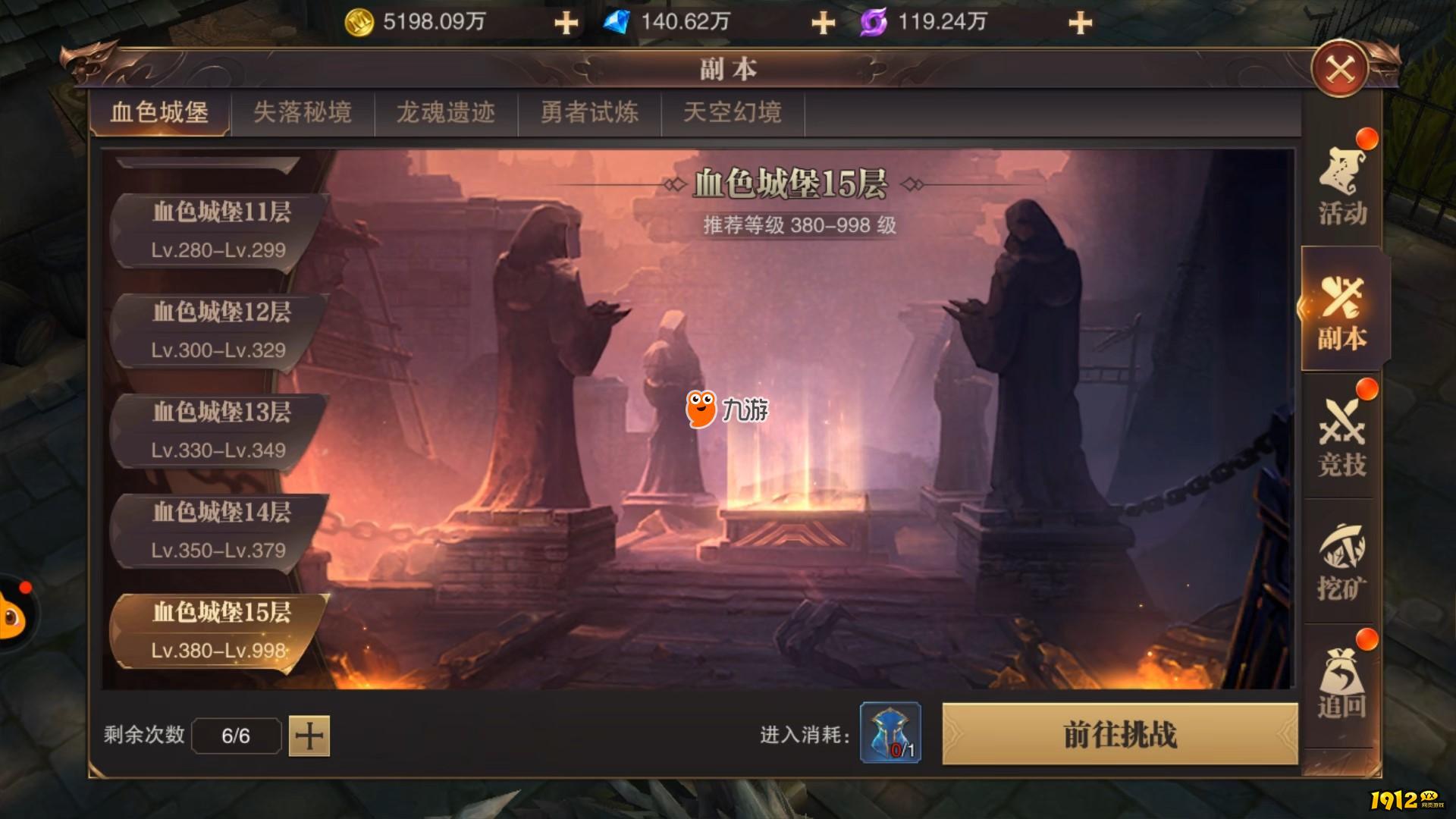
Task: Click the purple spiral currency icon
Action: [x=872, y=21]
